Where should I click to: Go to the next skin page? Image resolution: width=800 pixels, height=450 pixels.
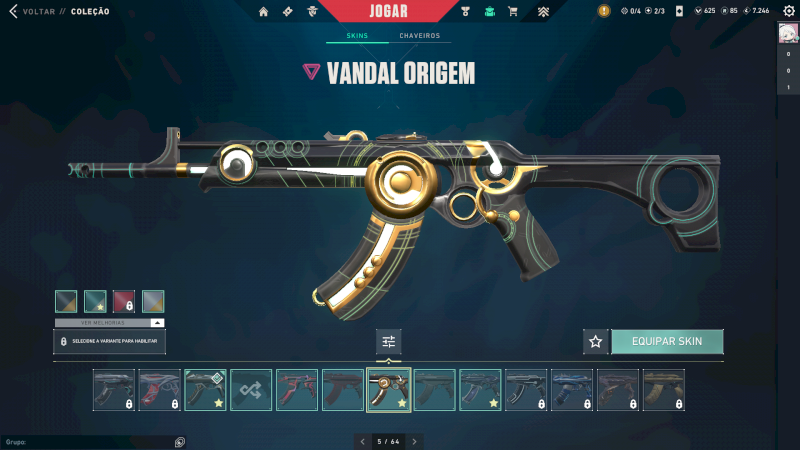pos(415,441)
